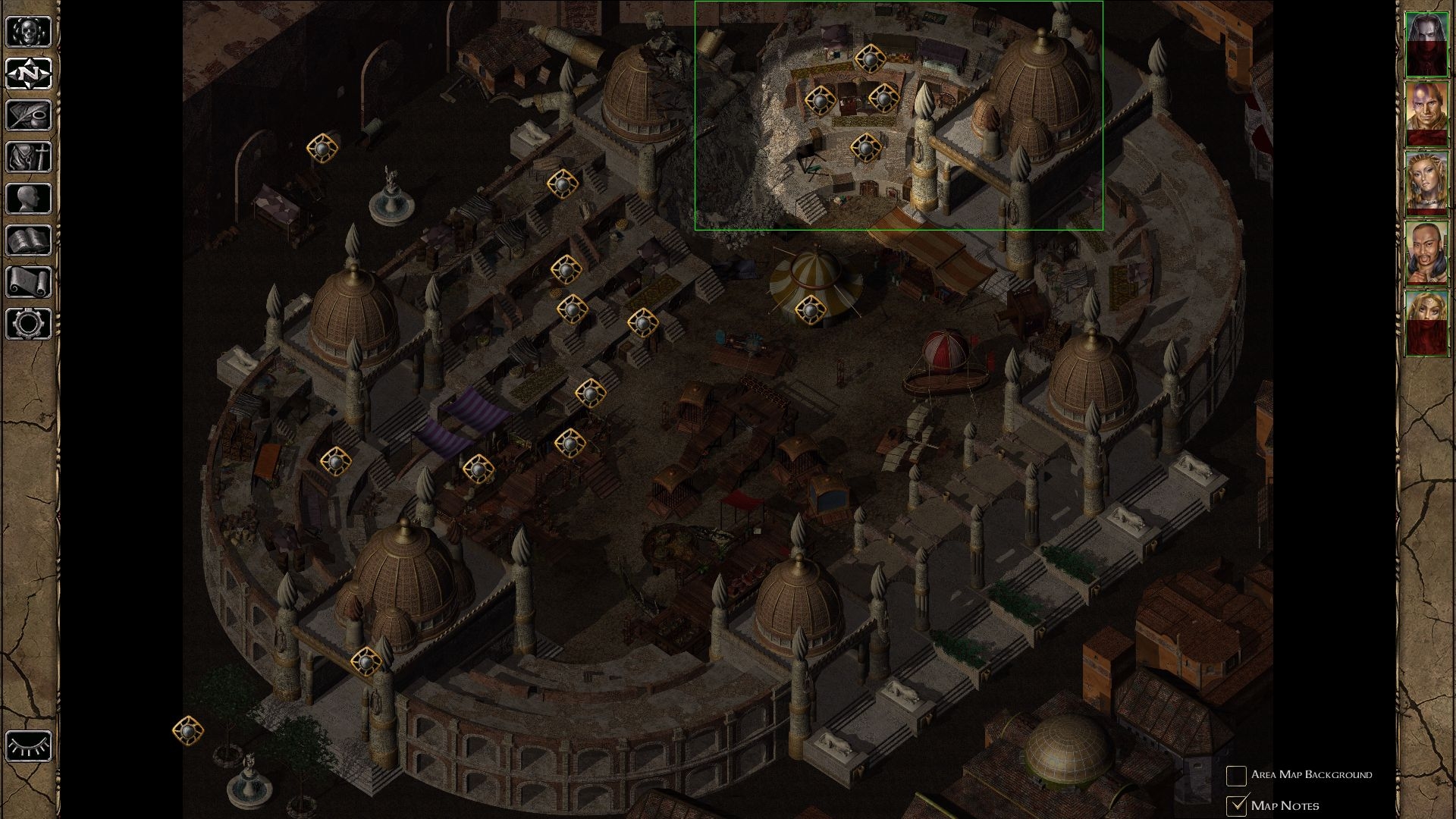Select the bald tattooed warrior portrait

tap(1426, 114)
